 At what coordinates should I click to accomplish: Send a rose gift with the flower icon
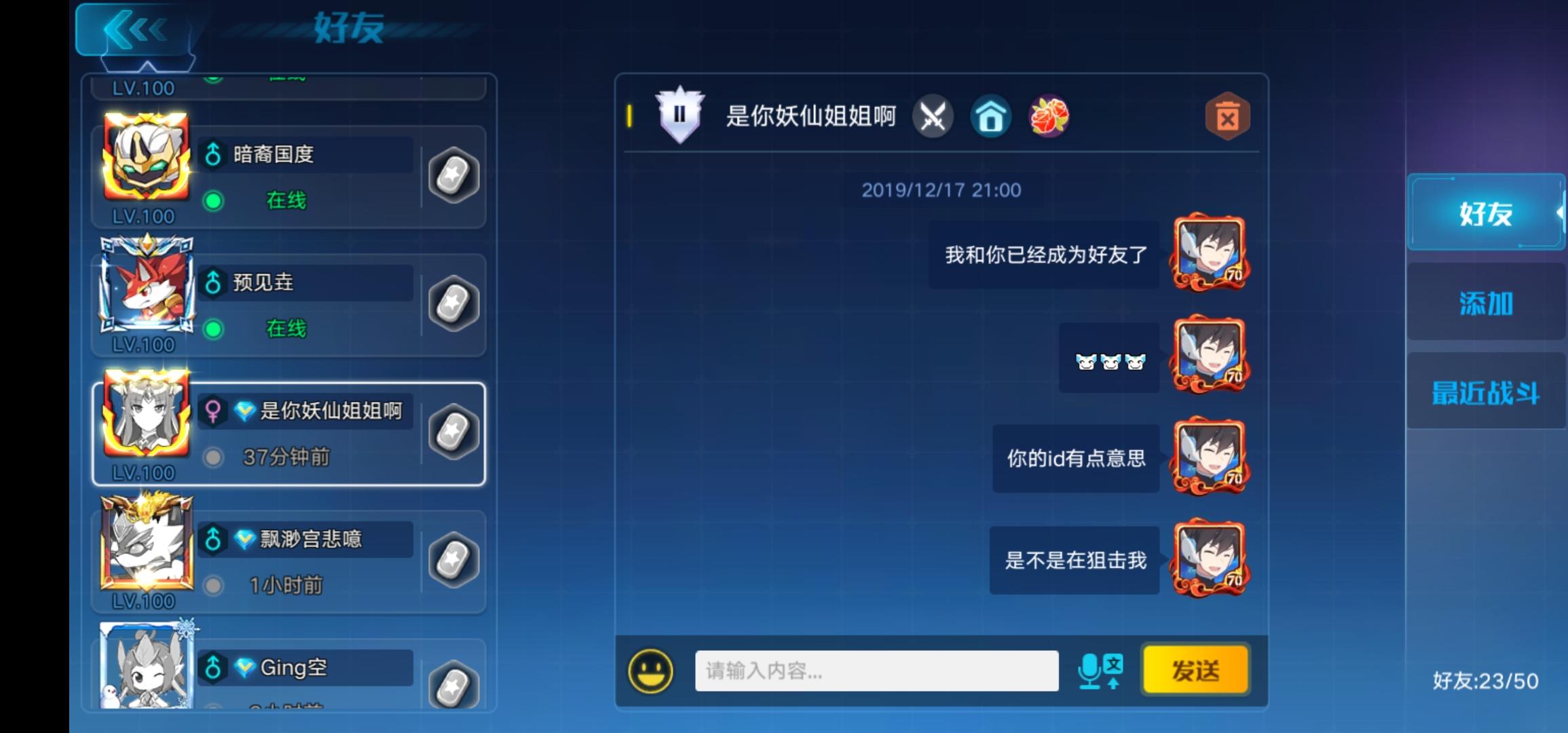coord(1049,117)
